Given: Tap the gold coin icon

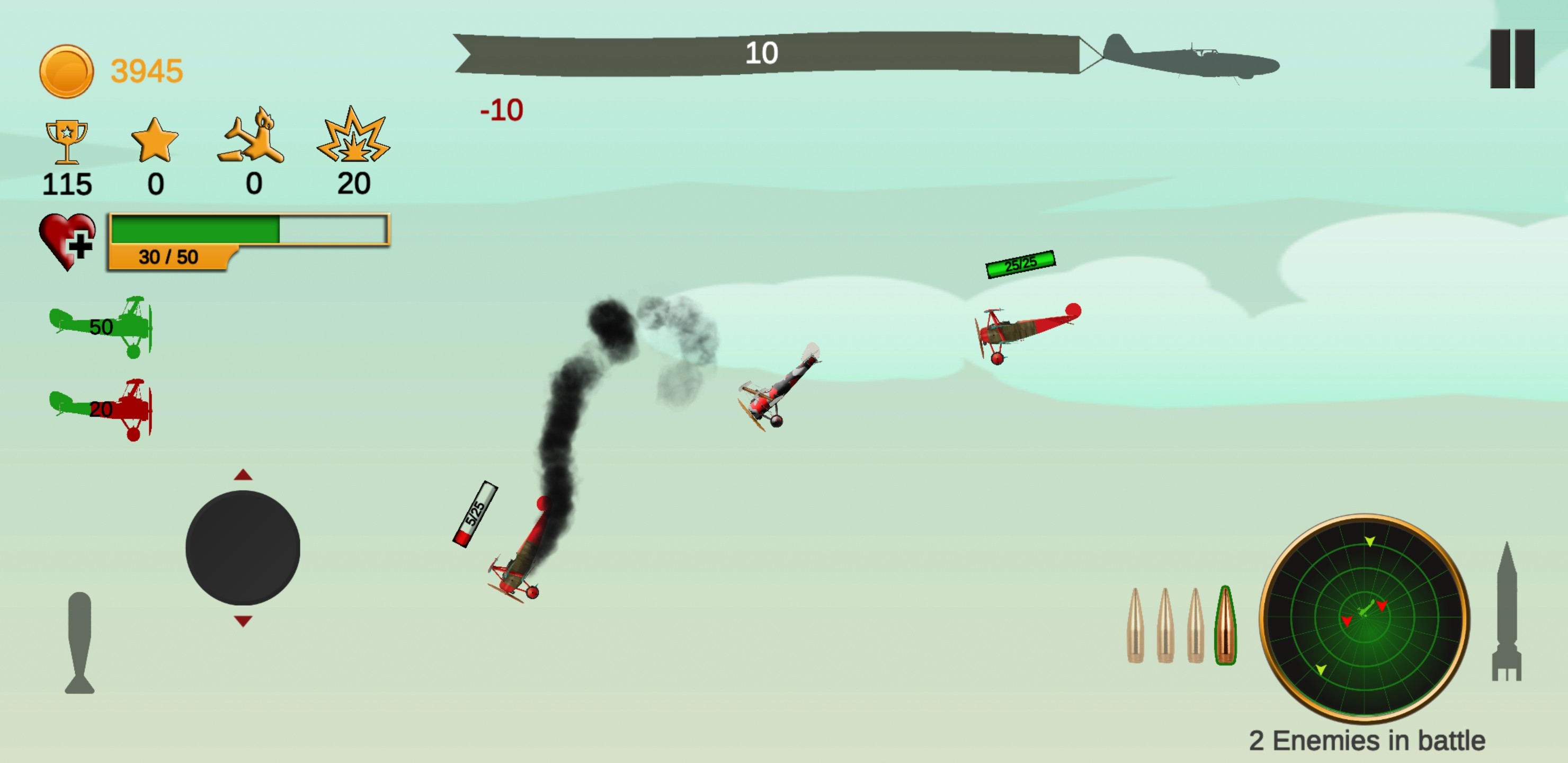Looking at the screenshot, I should tap(66, 71).
